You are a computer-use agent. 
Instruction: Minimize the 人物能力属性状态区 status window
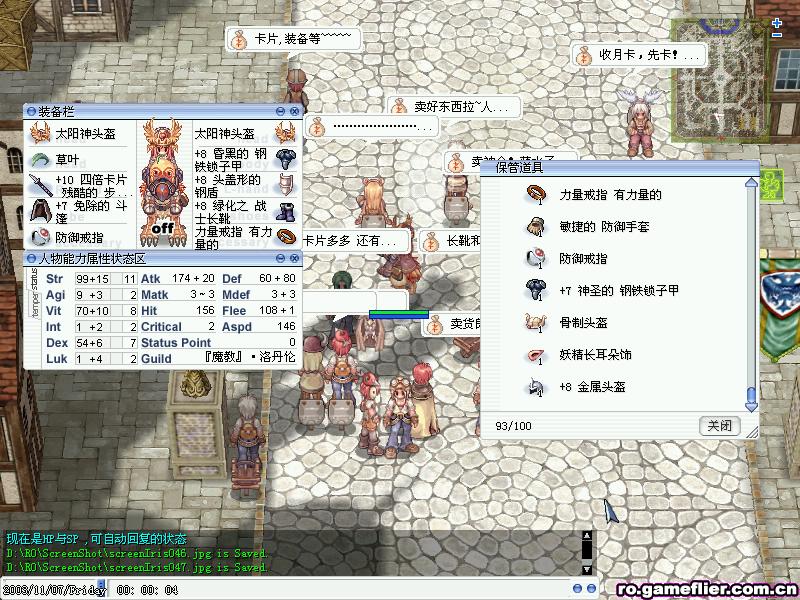click(281, 259)
